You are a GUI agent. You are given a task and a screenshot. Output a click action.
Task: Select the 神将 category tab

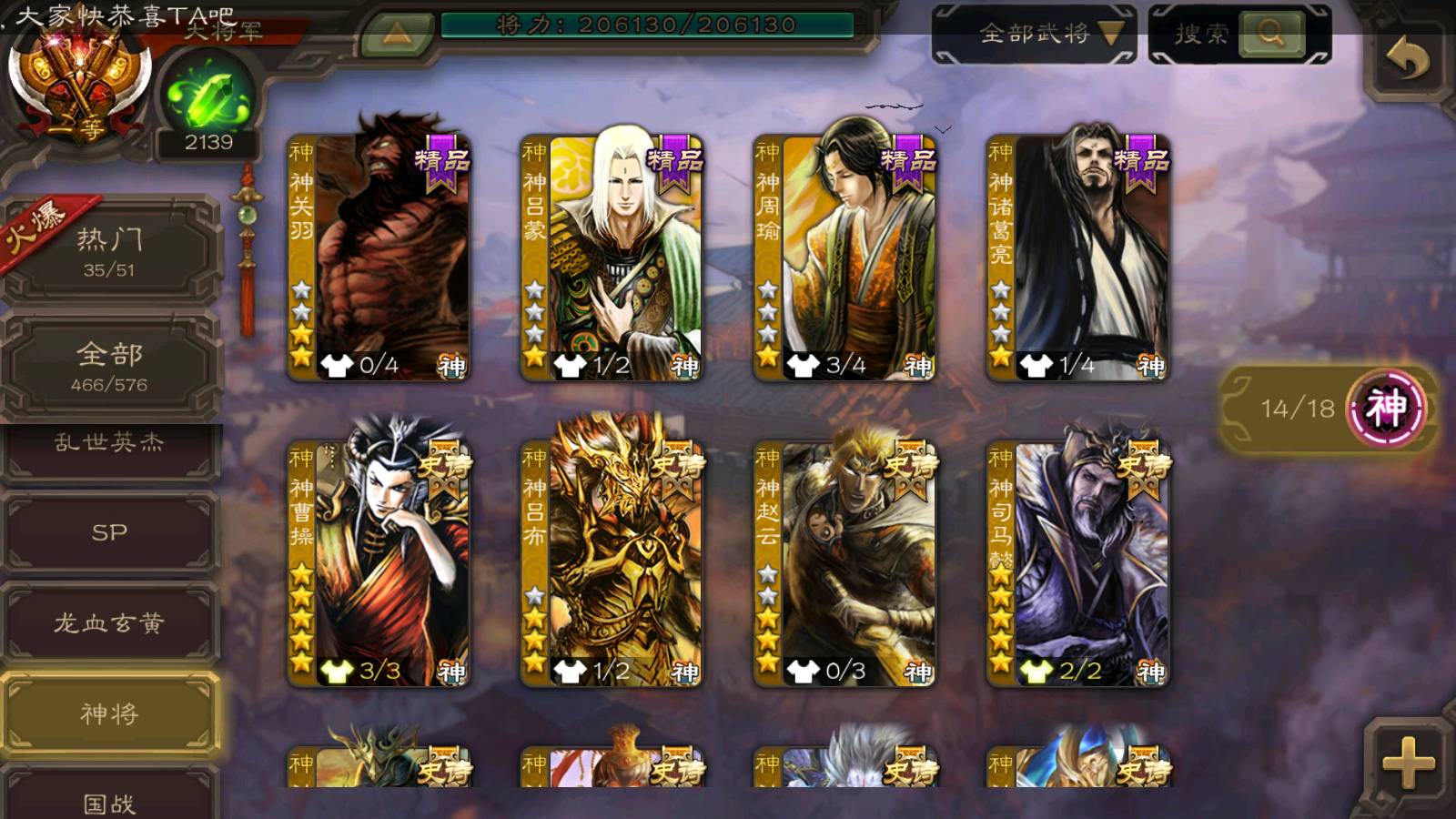[x=109, y=714]
